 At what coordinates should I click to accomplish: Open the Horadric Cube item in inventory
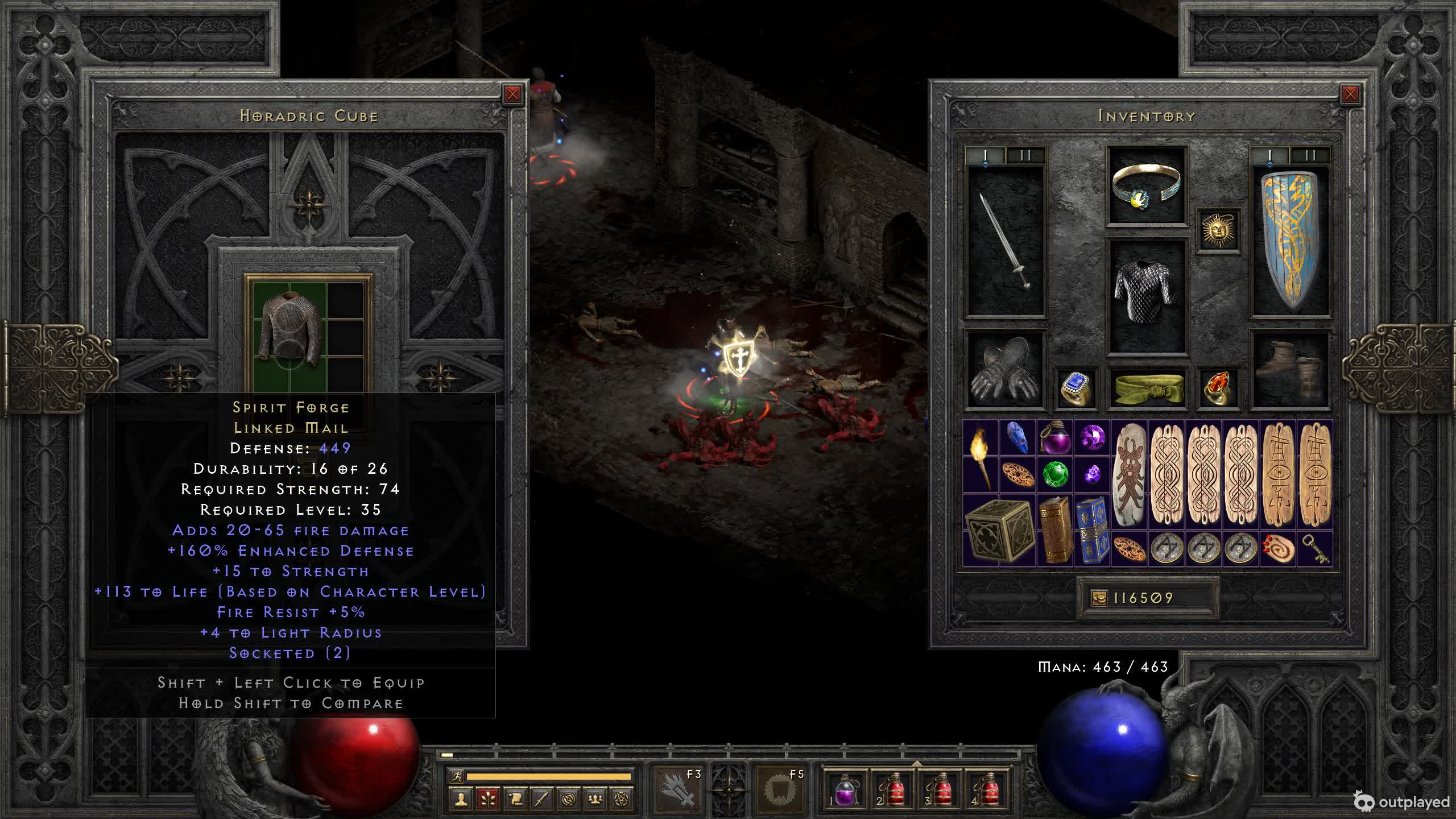[999, 531]
